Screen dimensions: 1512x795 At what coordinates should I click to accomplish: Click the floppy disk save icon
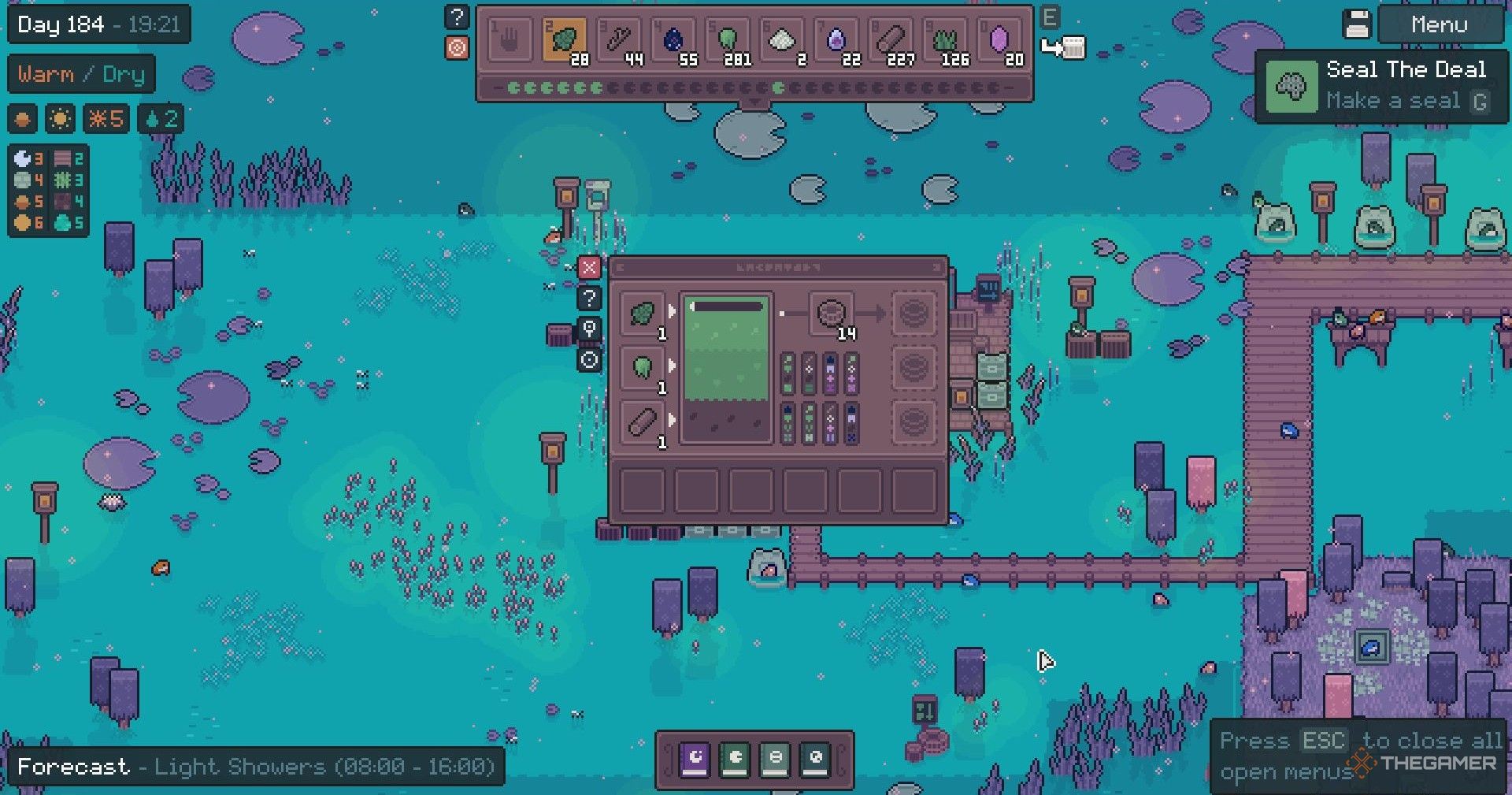[x=1357, y=25]
